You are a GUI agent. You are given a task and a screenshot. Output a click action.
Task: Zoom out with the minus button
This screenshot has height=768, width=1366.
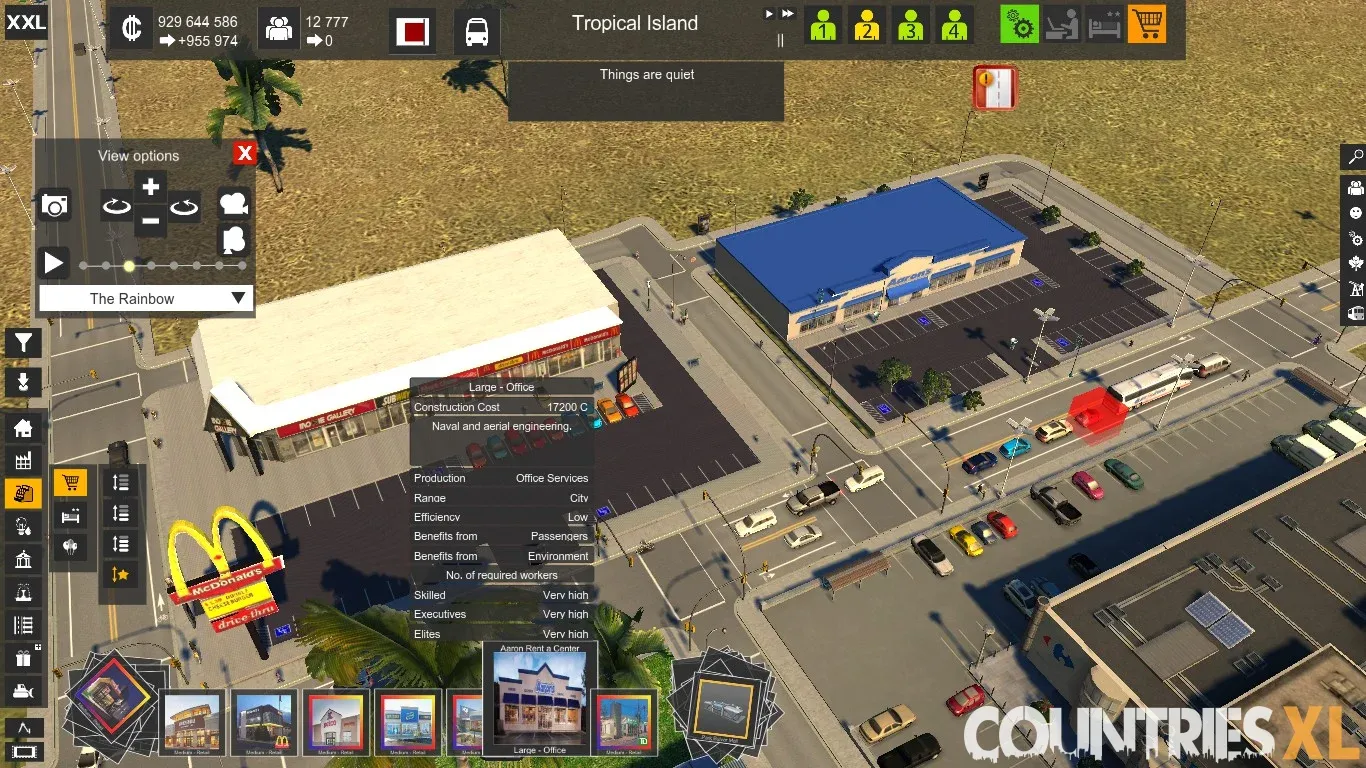(x=150, y=221)
